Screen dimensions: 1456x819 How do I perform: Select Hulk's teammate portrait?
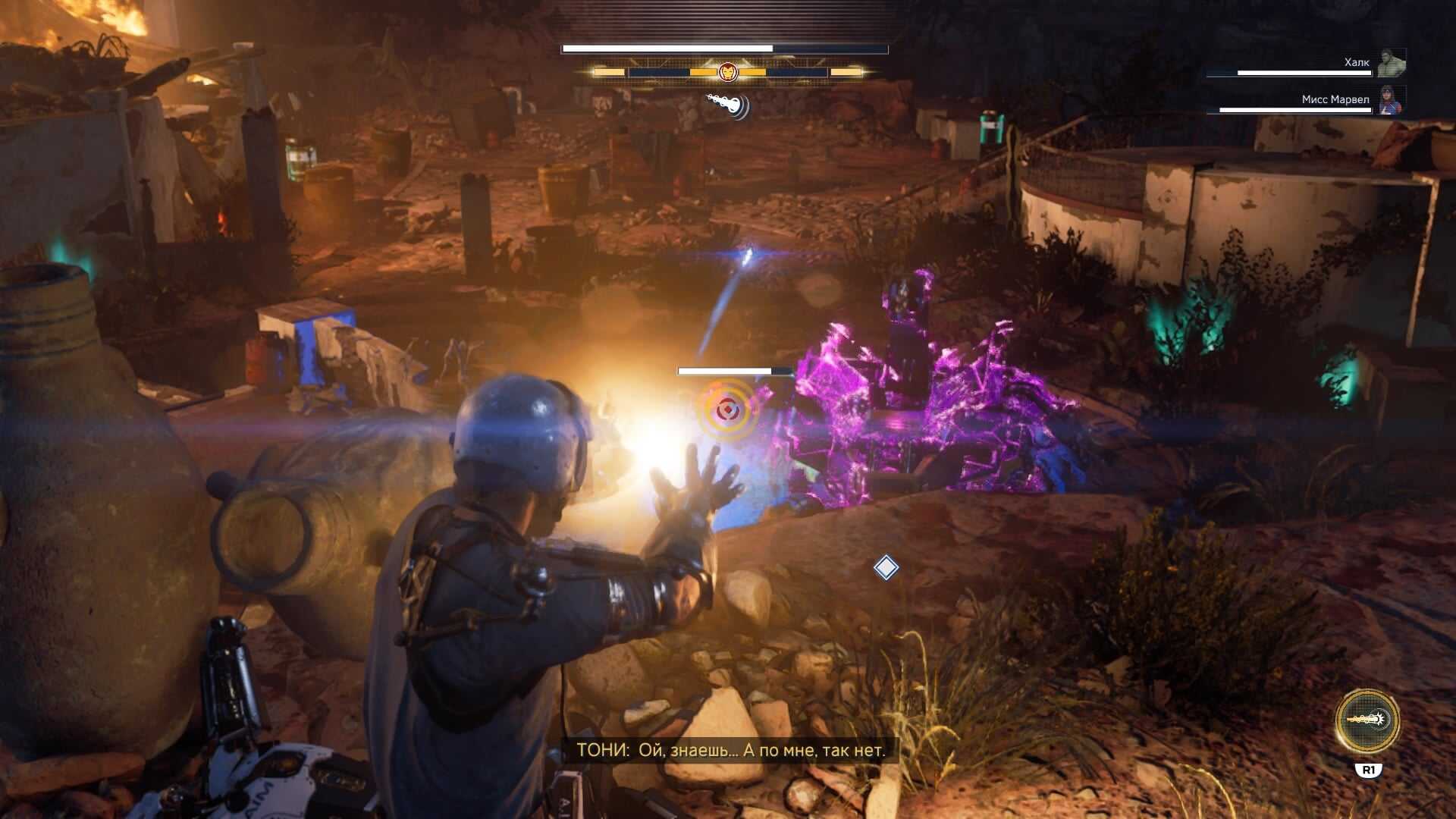coord(1392,63)
